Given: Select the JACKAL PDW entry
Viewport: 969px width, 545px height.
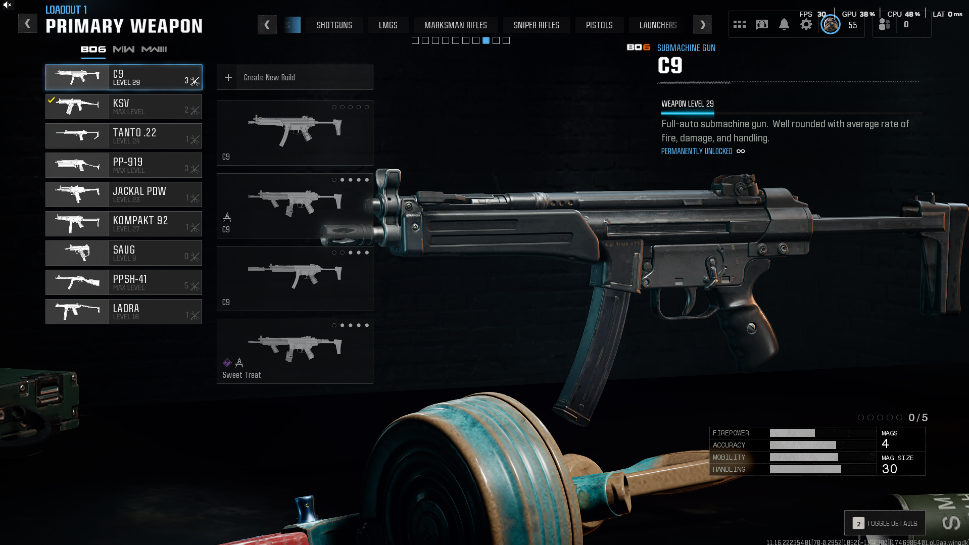Looking at the screenshot, I should click(123, 194).
